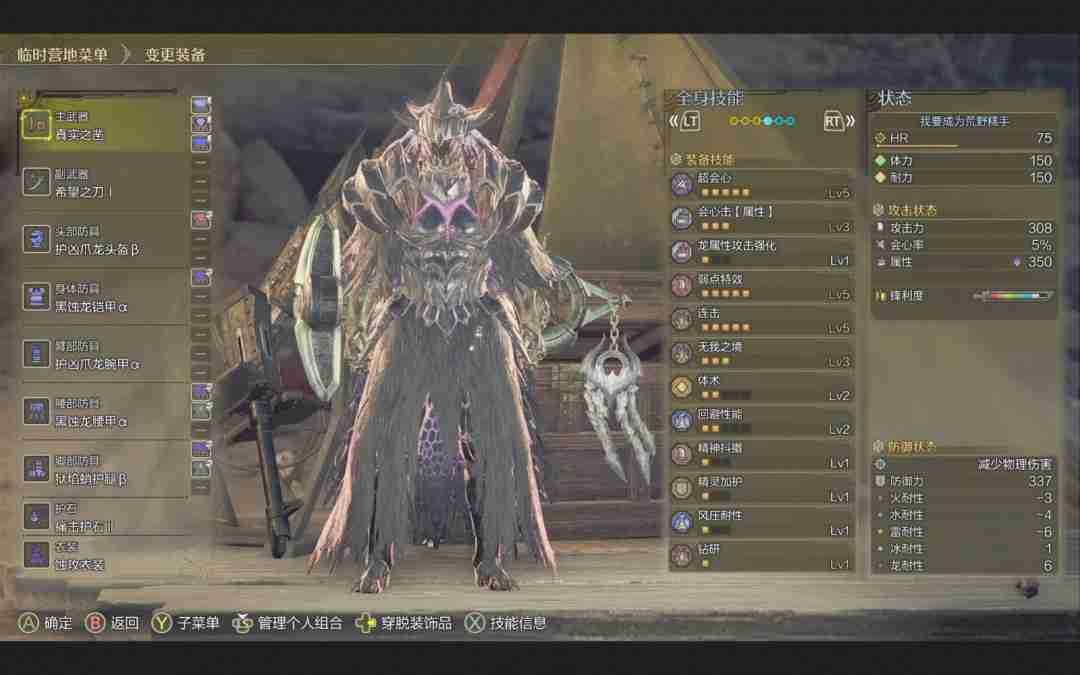Select the 主武器 main weapon slot
This screenshot has width=1080, height=675.
click(x=103, y=125)
